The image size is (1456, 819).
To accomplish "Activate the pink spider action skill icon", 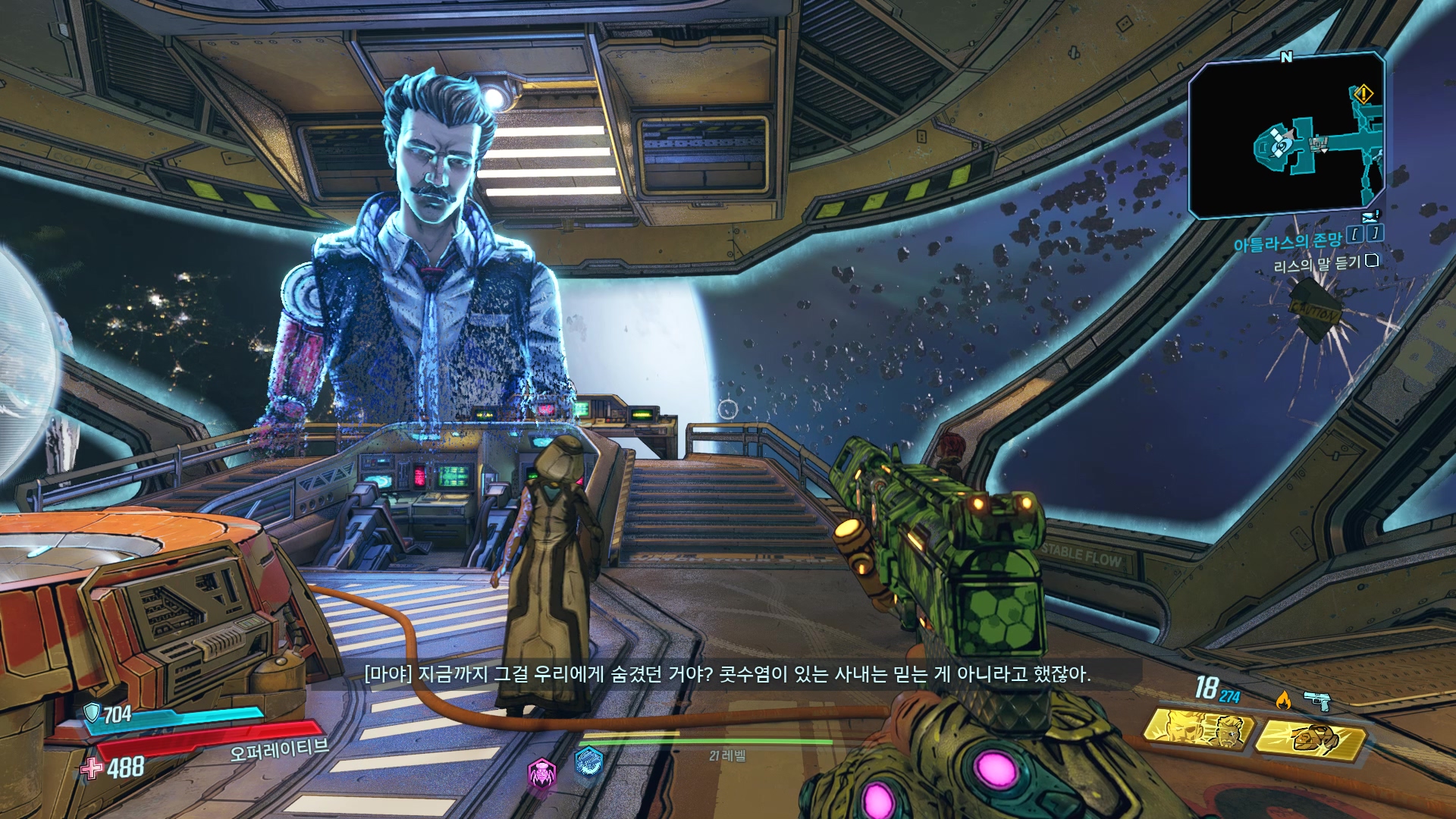I will click(x=541, y=773).
